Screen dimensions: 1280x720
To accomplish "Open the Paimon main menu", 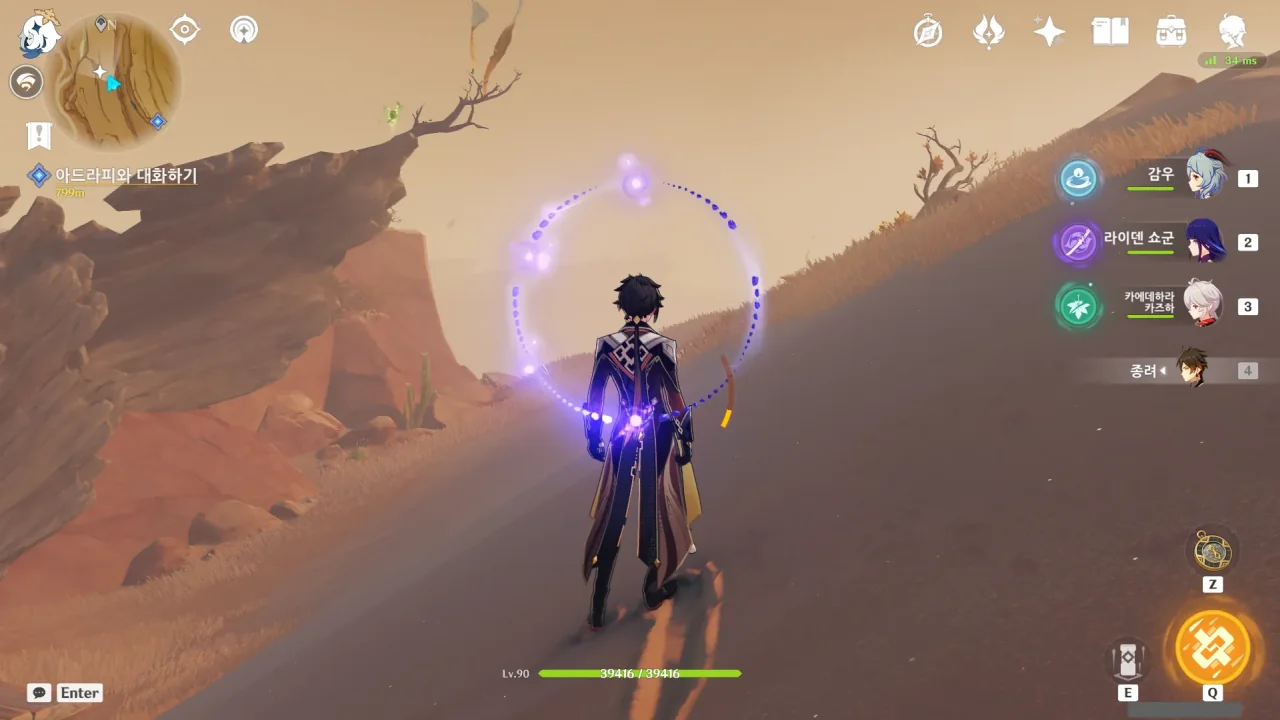I will point(40,36).
